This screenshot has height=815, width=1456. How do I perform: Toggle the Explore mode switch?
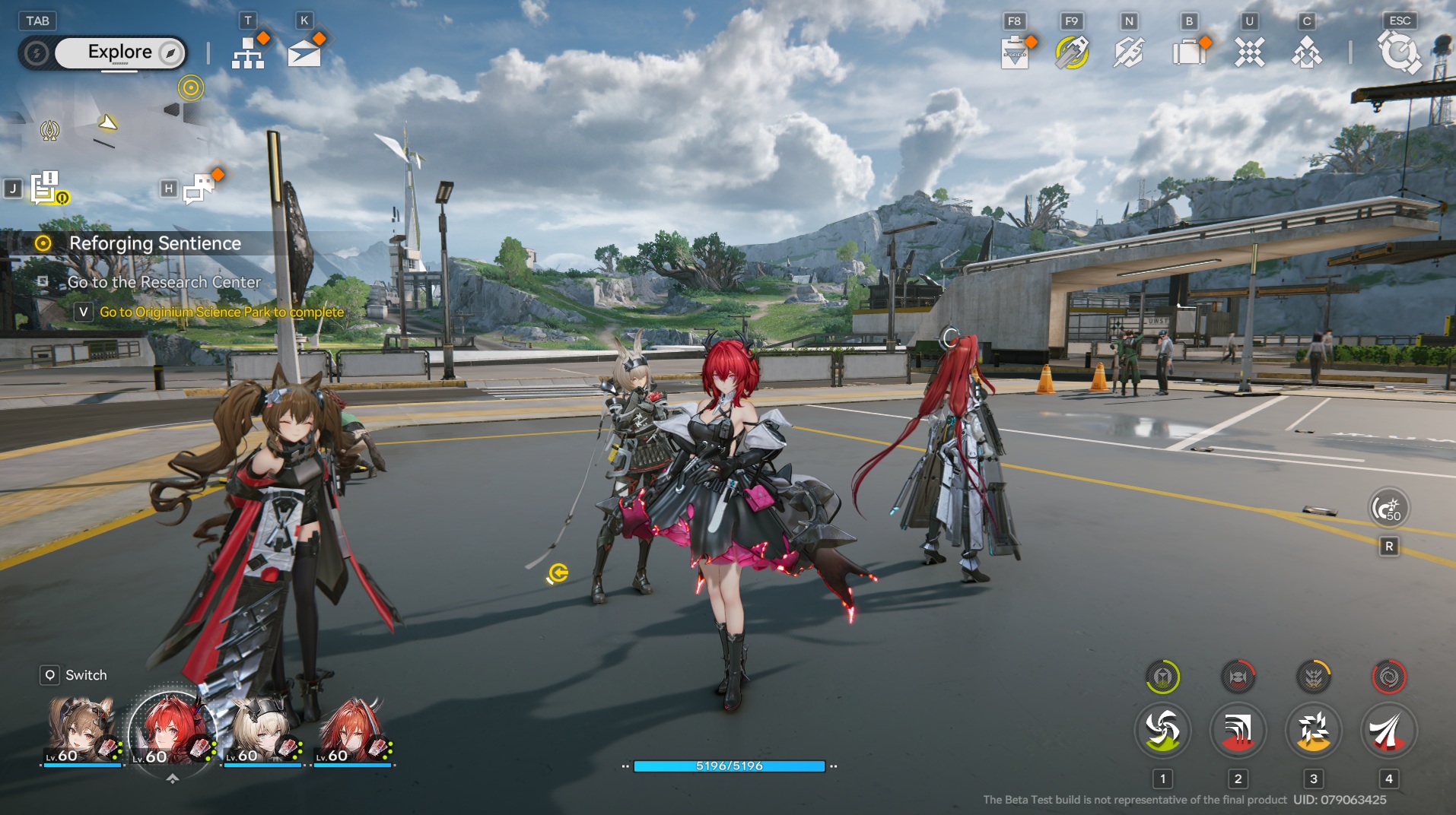(x=120, y=52)
